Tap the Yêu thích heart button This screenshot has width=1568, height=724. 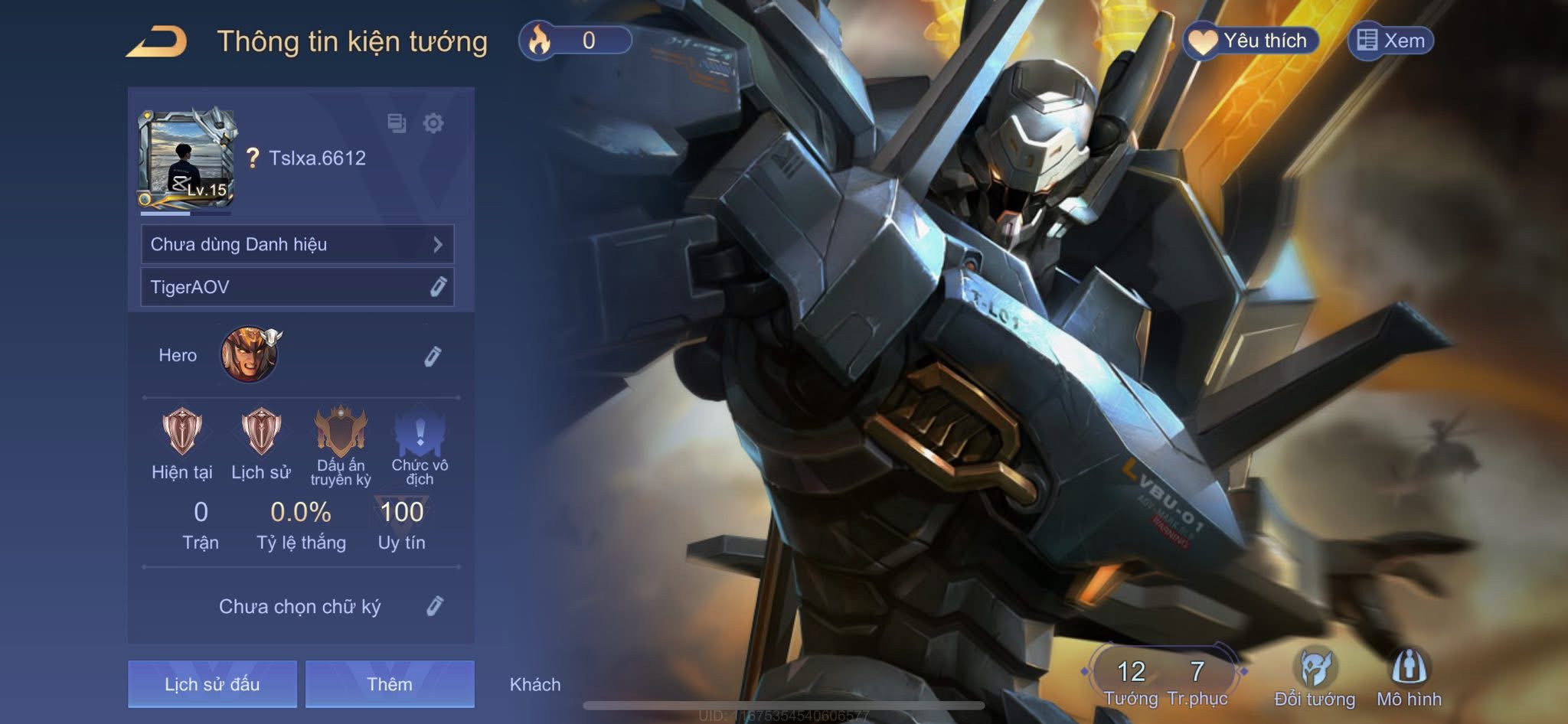click(1251, 41)
